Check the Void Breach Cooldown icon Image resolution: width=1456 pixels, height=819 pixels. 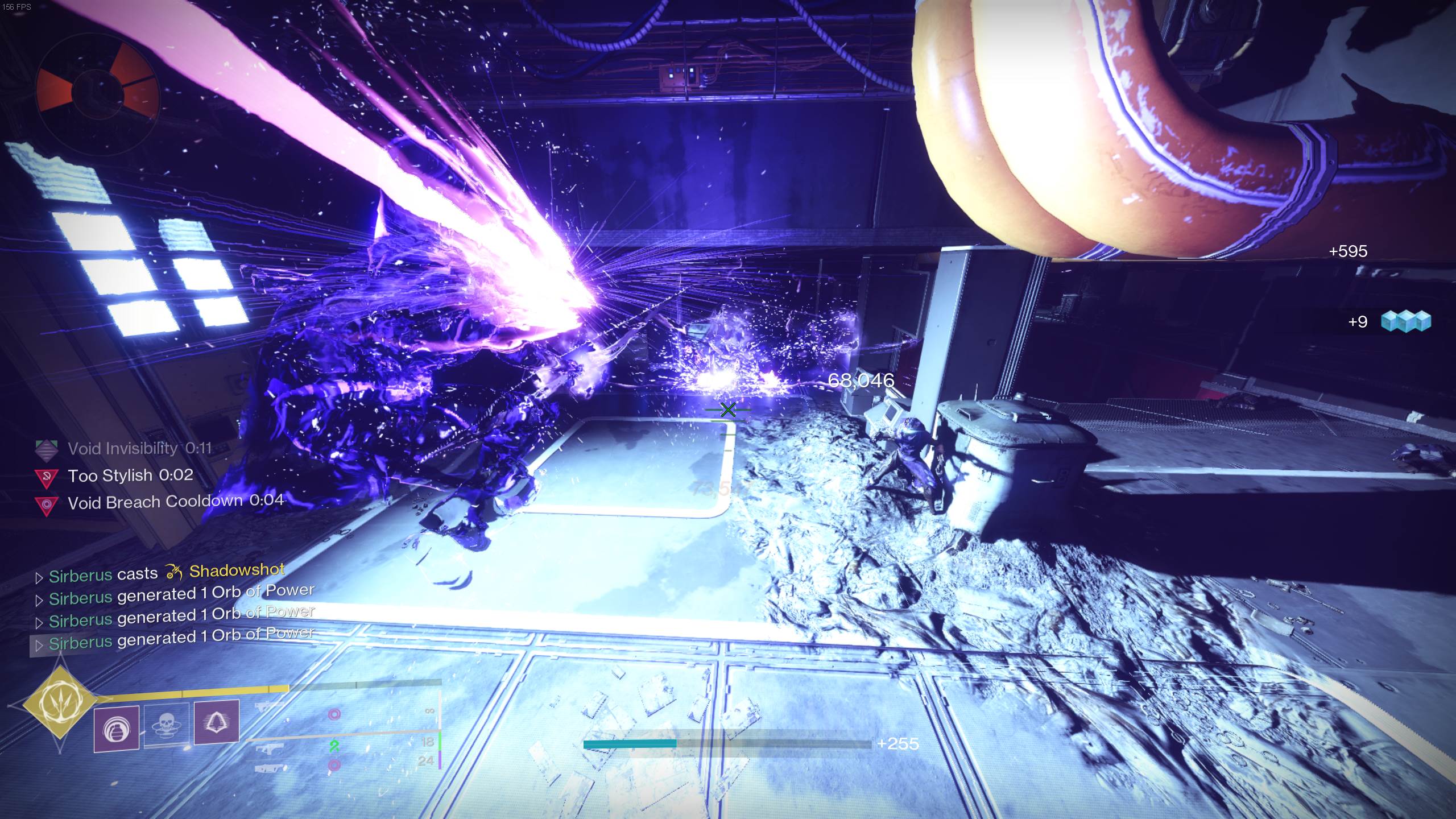click(47, 504)
